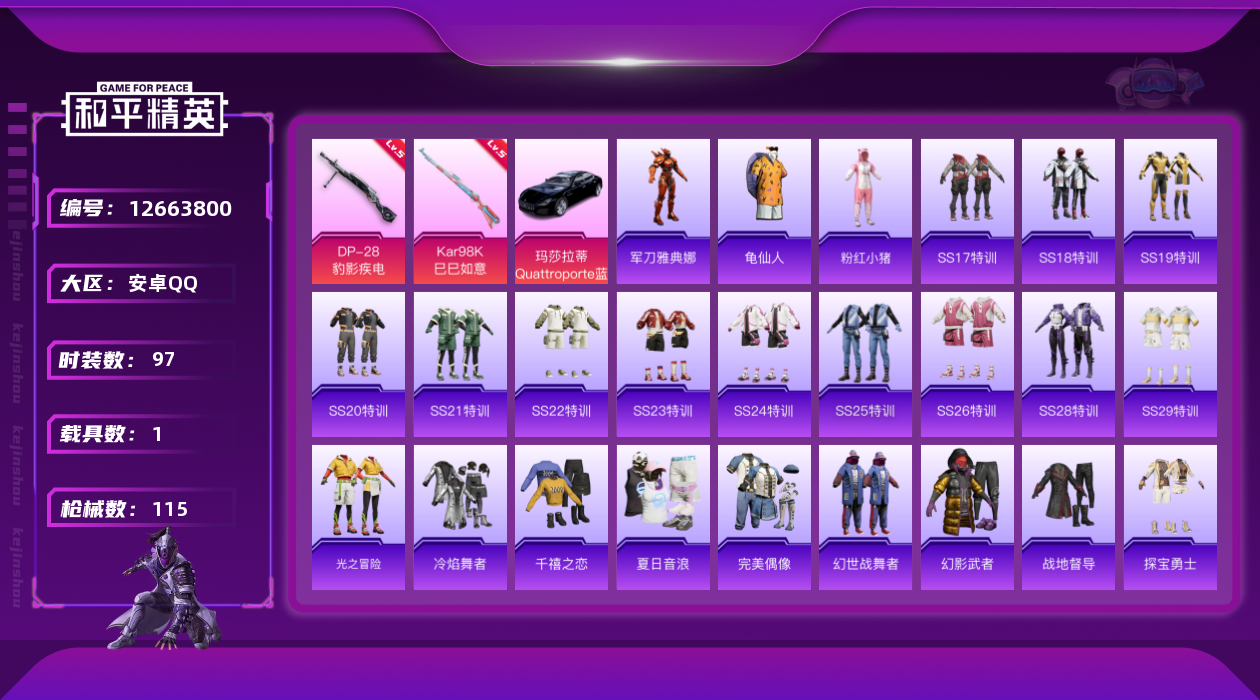Screen dimensions: 1260x700
Task: Open the 玛莎拉蒂 Quattroporte car card
Action: coord(561,211)
